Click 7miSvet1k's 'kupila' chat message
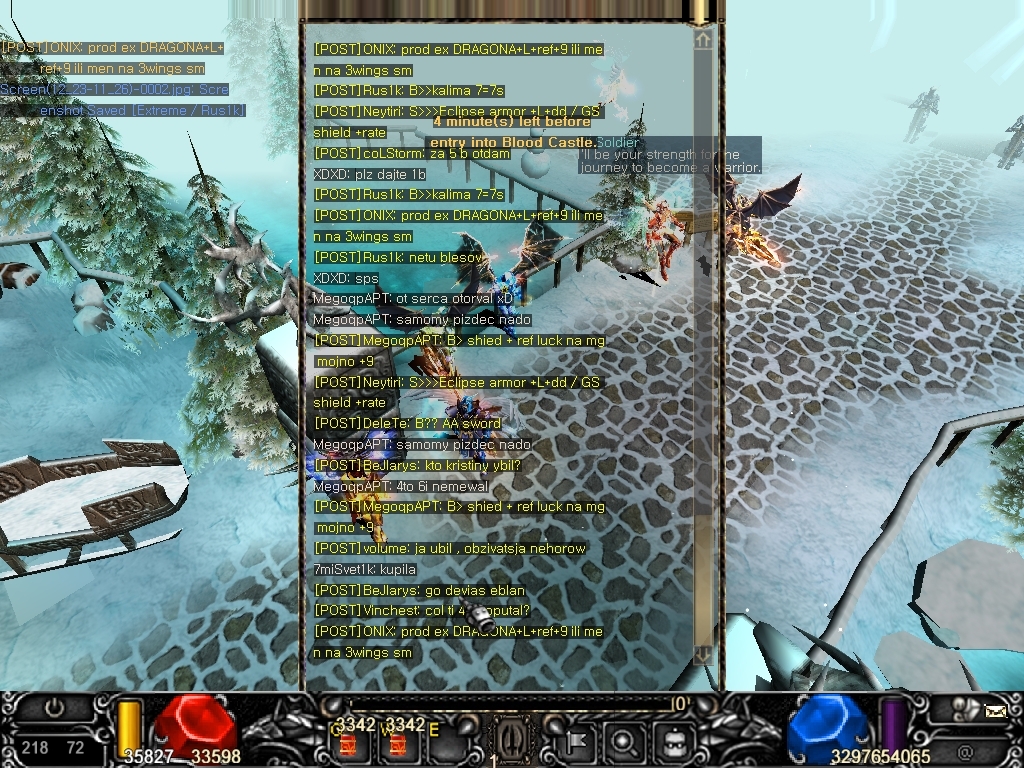1024x768 pixels. [364, 569]
